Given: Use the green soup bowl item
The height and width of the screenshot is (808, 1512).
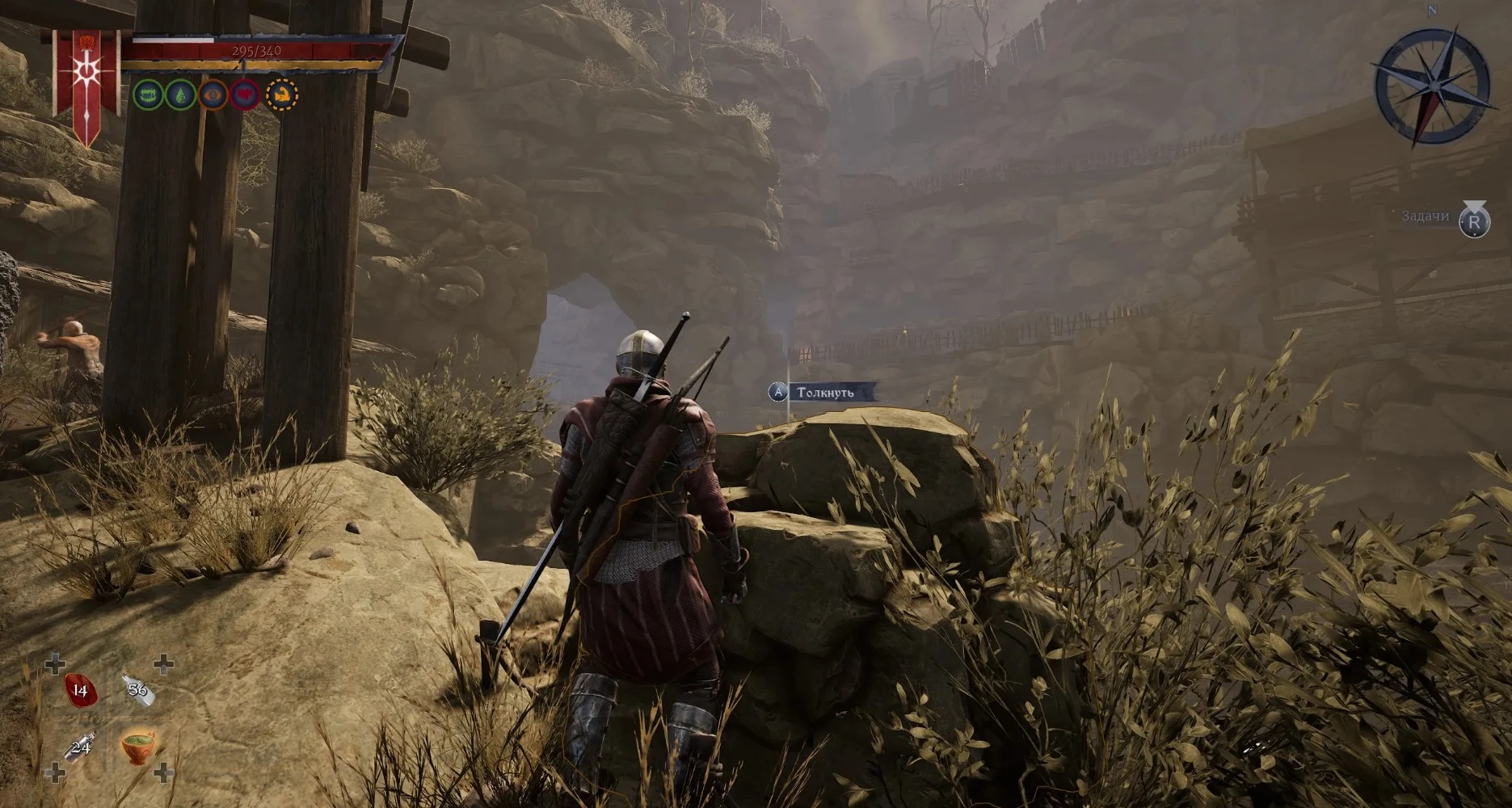Looking at the screenshot, I should 138,745.
